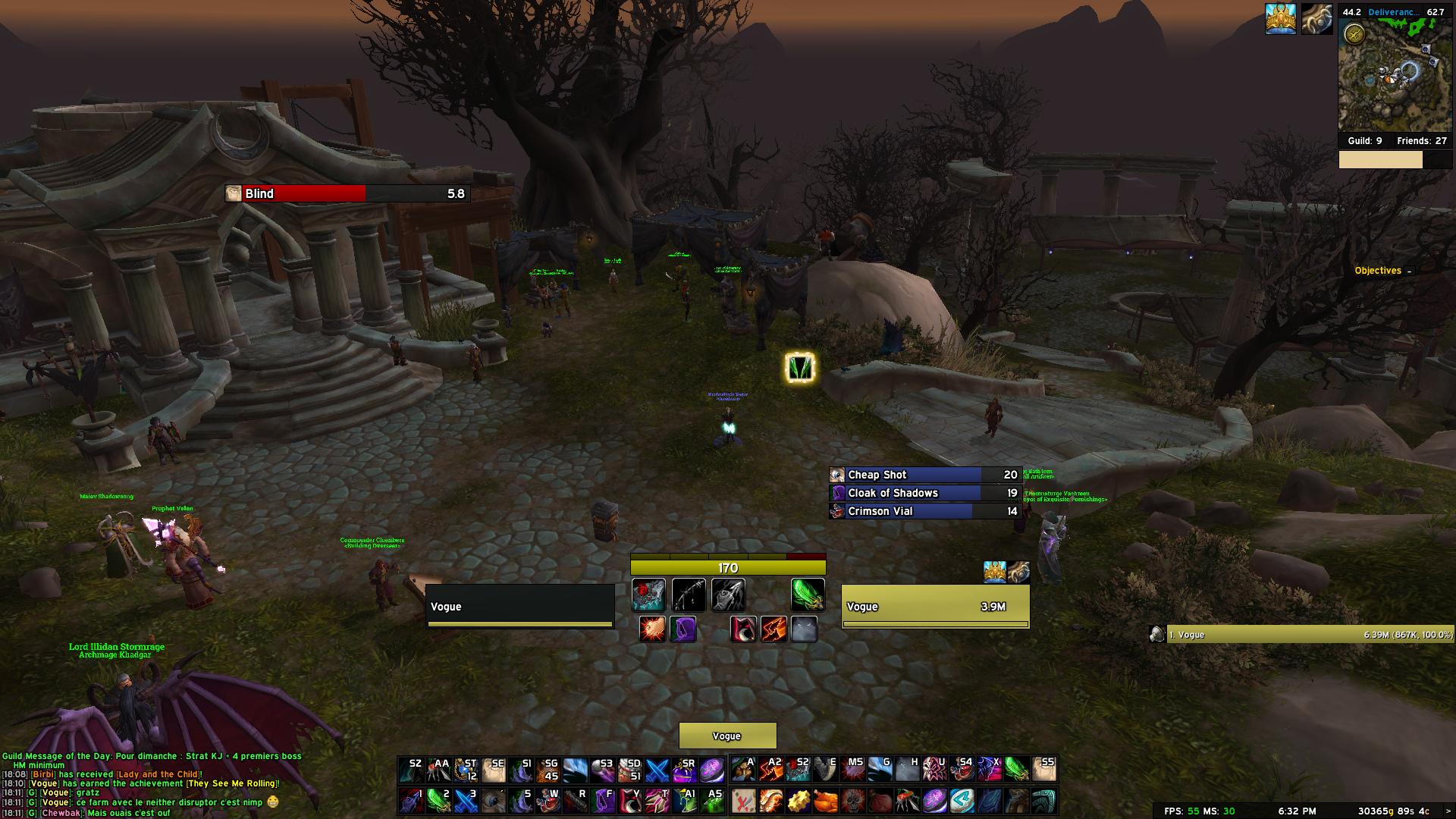Screen dimensions: 1456x819
Task: Activate the roasted chicken food item
Action: click(x=825, y=801)
